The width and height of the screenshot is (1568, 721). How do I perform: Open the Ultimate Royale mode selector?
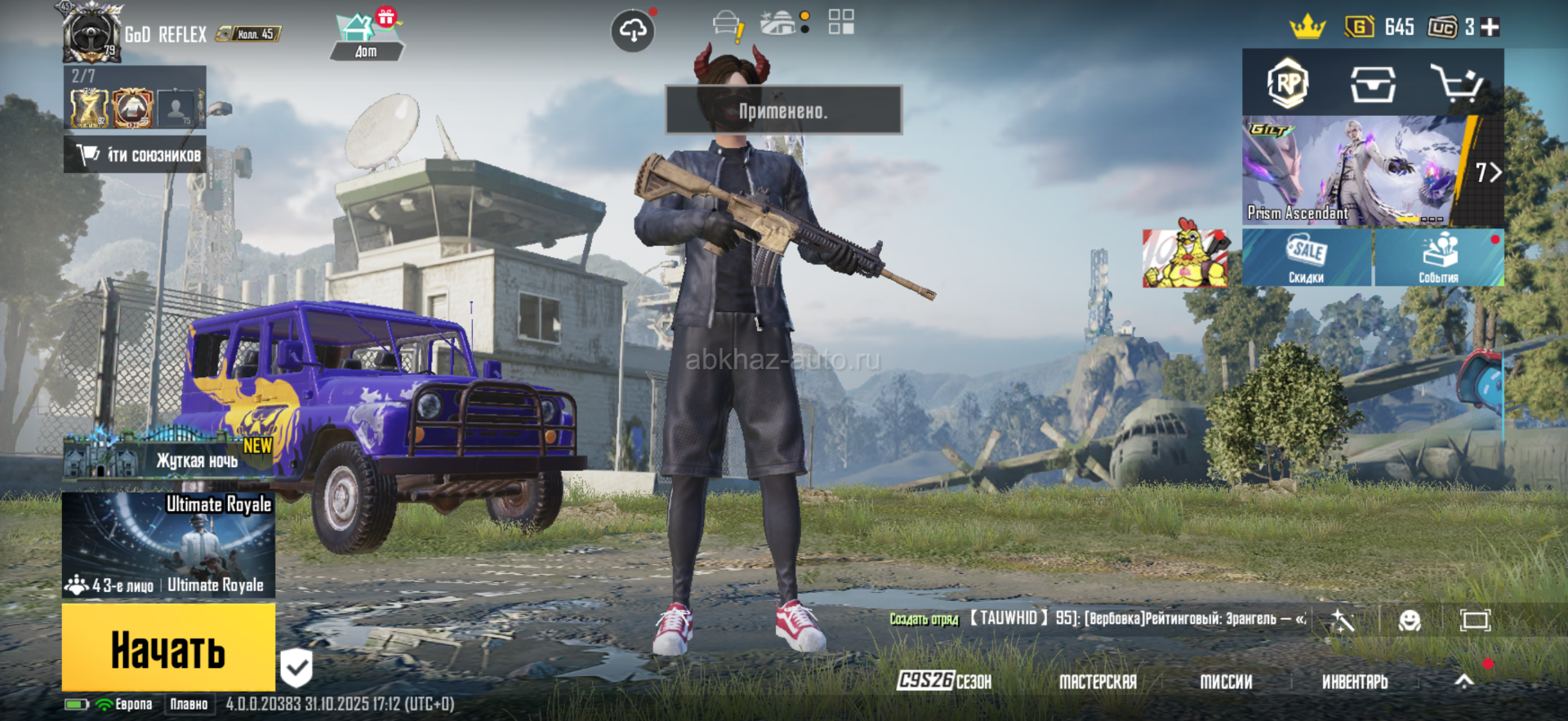tap(168, 545)
